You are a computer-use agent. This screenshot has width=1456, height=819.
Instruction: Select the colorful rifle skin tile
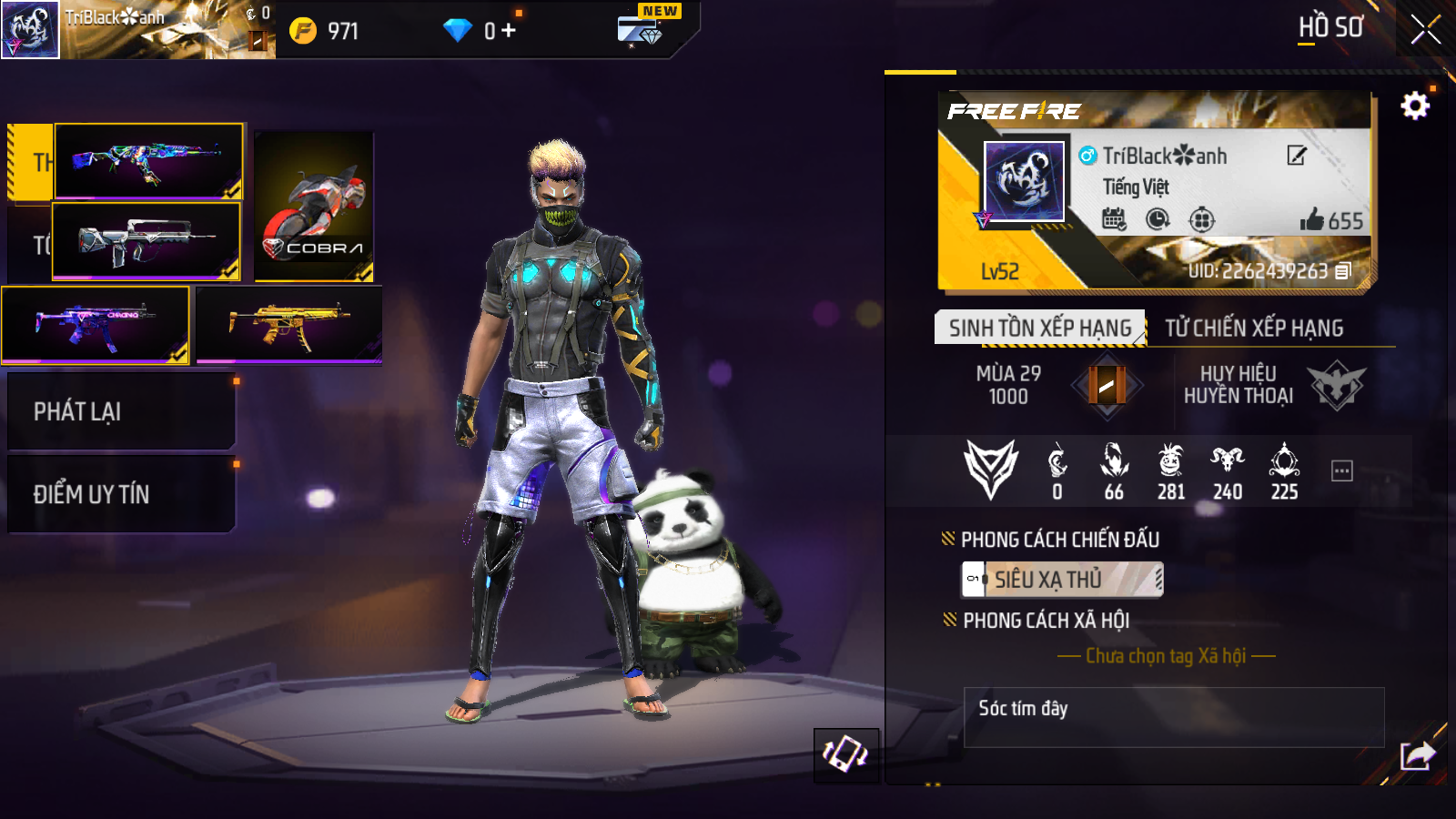pos(149,161)
